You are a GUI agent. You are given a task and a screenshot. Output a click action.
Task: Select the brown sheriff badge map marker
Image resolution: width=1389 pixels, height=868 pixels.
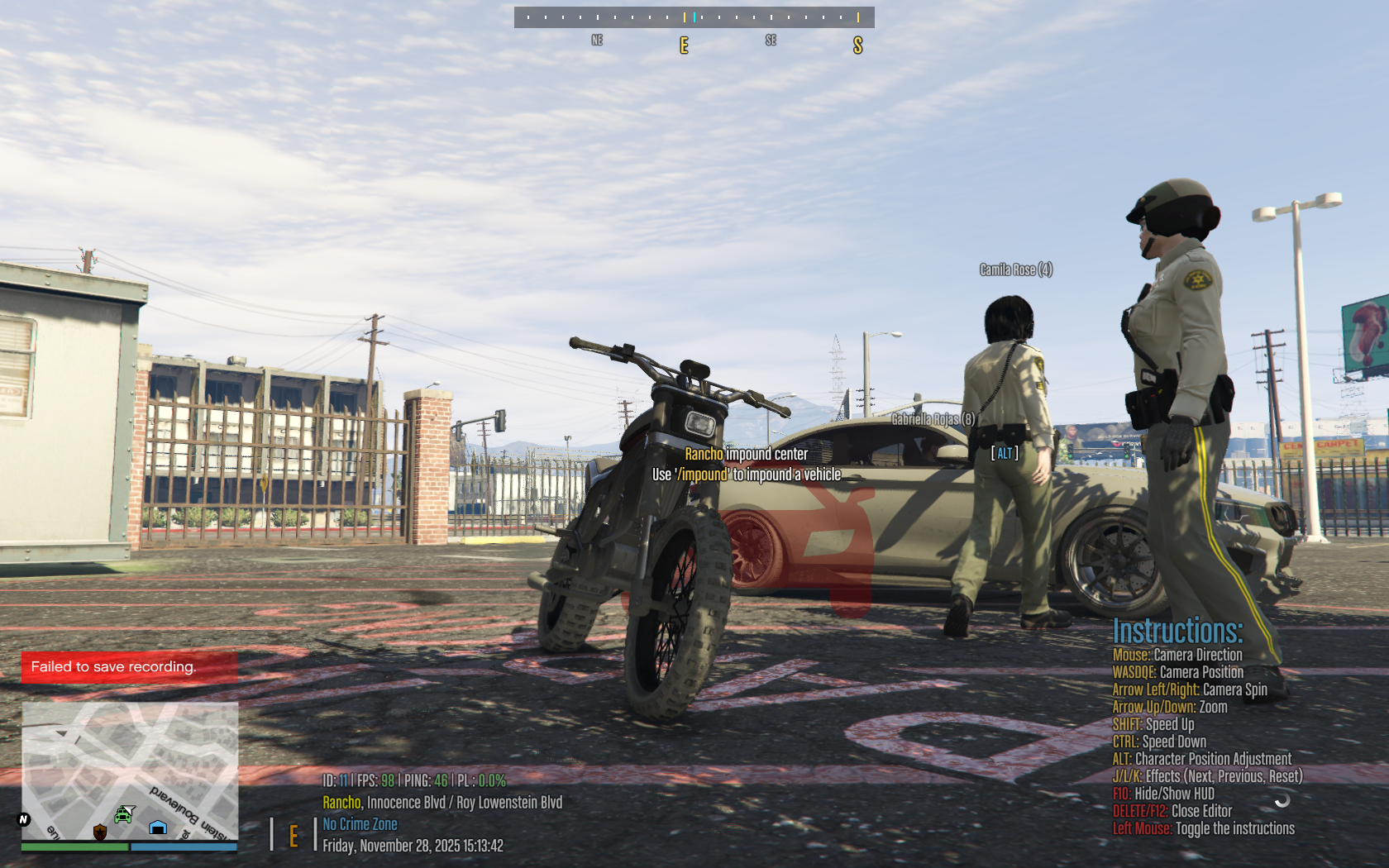point(100,832)
